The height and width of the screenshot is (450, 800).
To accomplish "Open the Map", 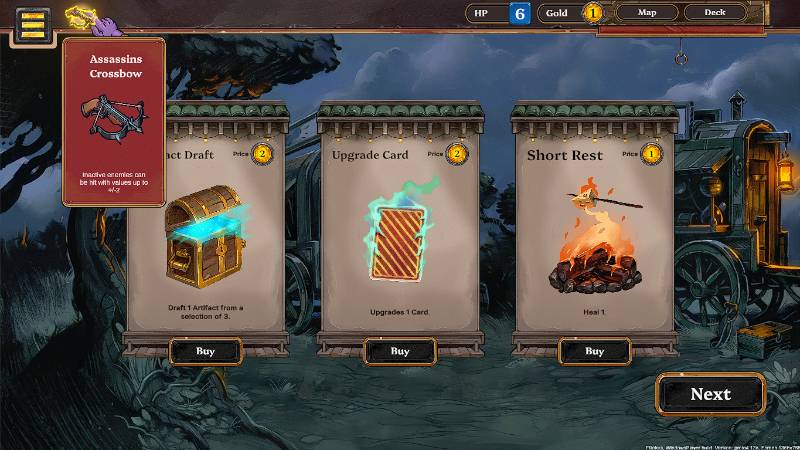I will pos(647,13).
